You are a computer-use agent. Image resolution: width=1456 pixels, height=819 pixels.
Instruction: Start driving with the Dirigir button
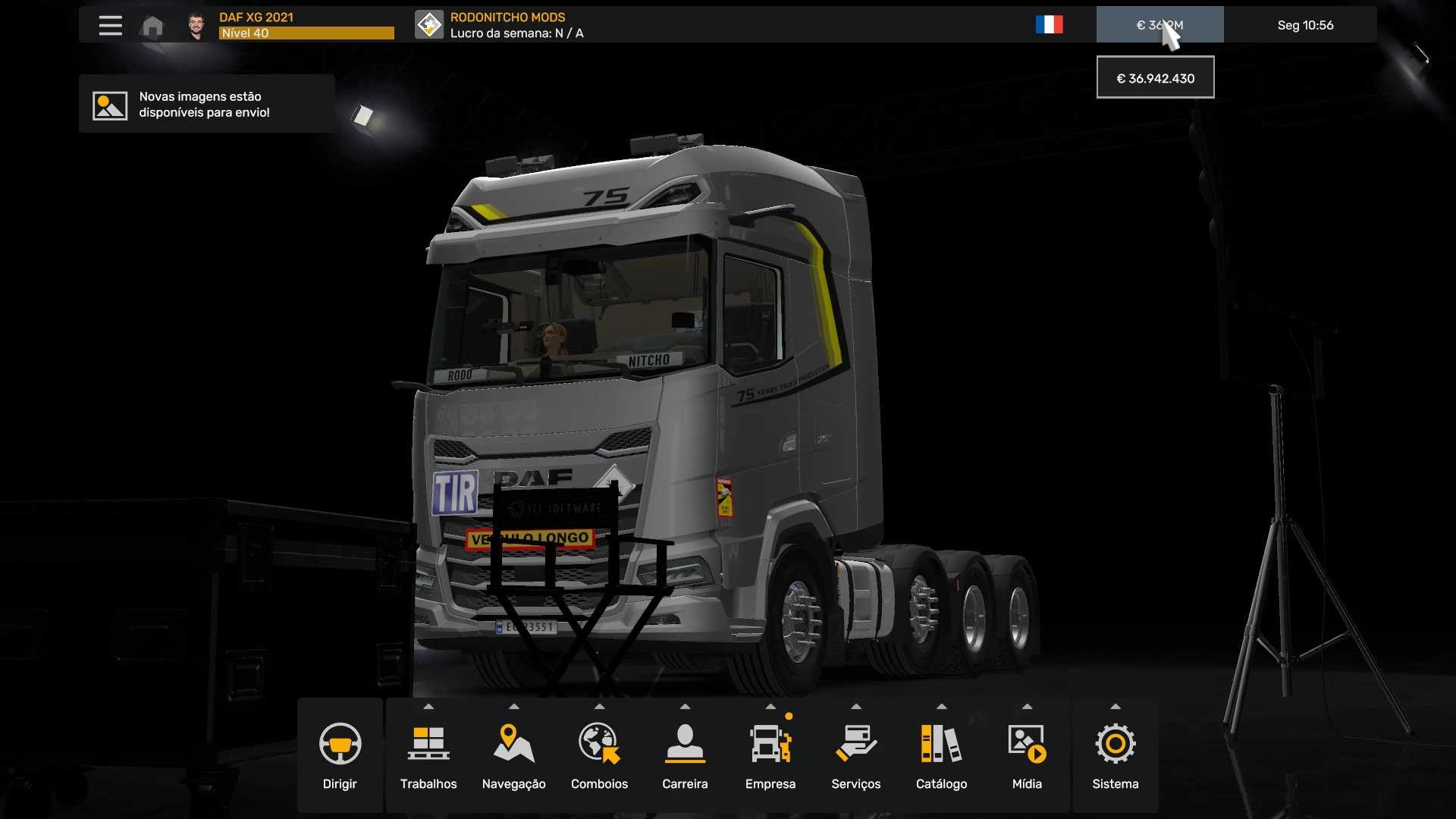tap(340, 755)
